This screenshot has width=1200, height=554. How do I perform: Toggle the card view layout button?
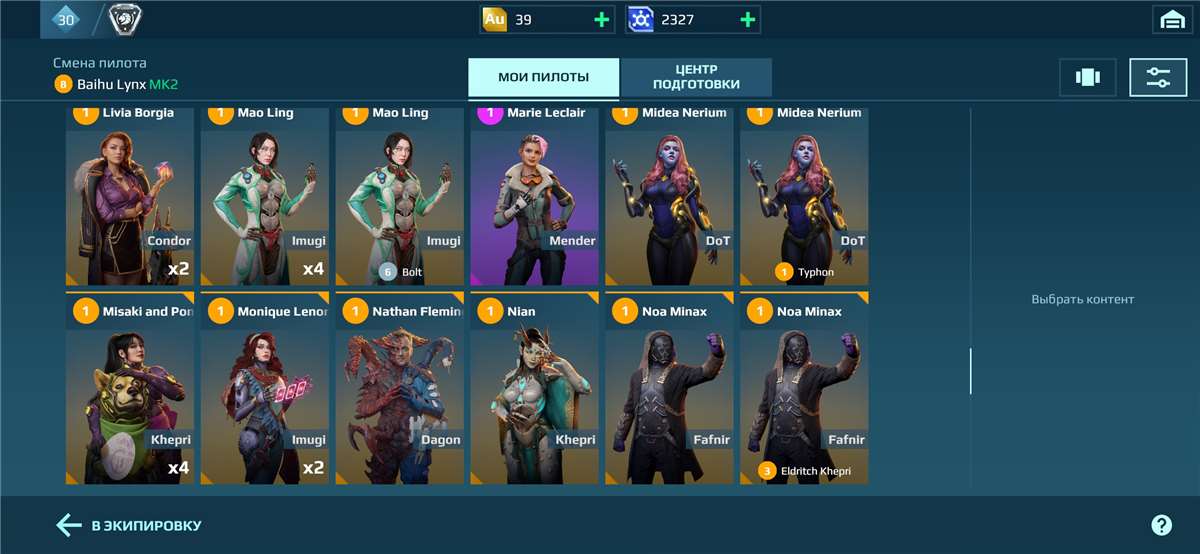pyautogui.click(x=1087, y=78)
